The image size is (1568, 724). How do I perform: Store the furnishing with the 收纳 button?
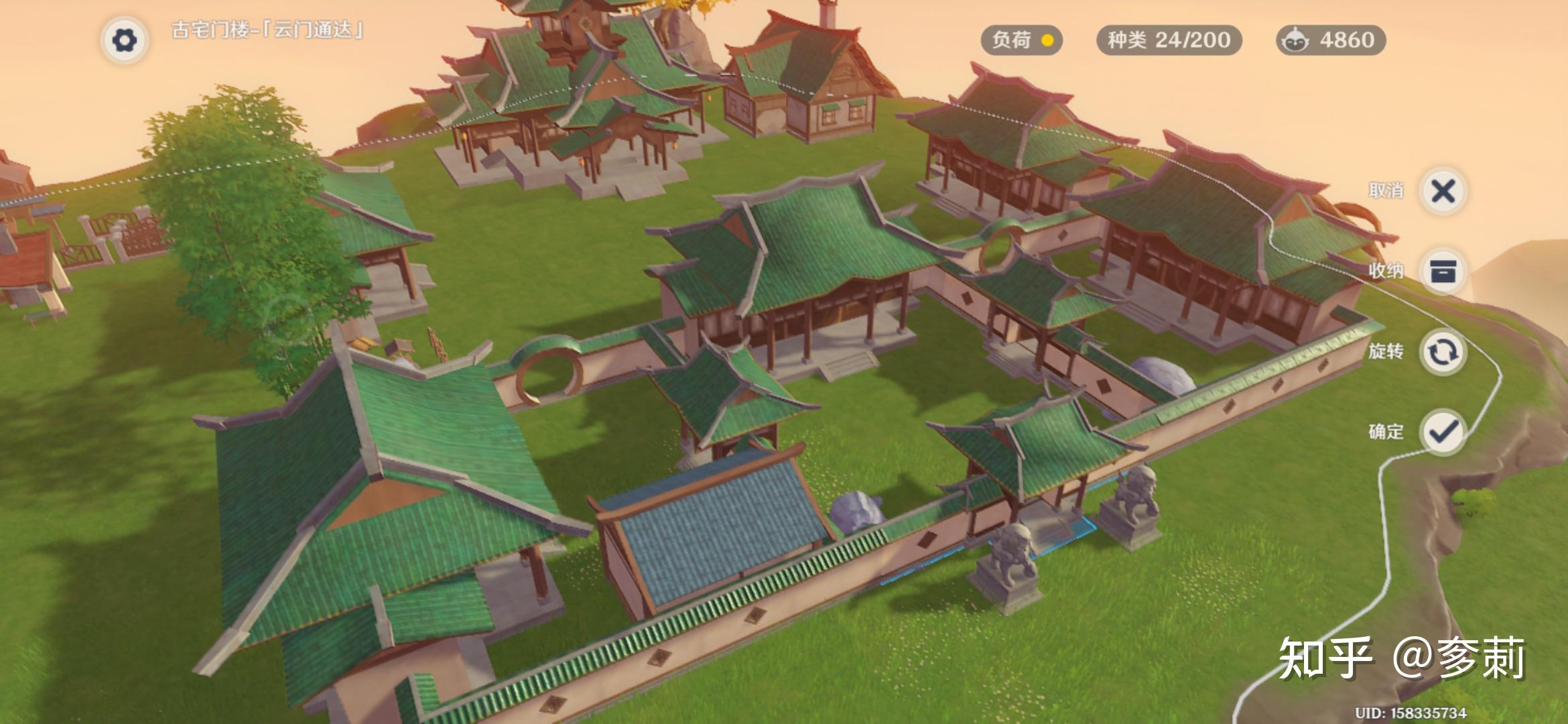click(1443, 271)
